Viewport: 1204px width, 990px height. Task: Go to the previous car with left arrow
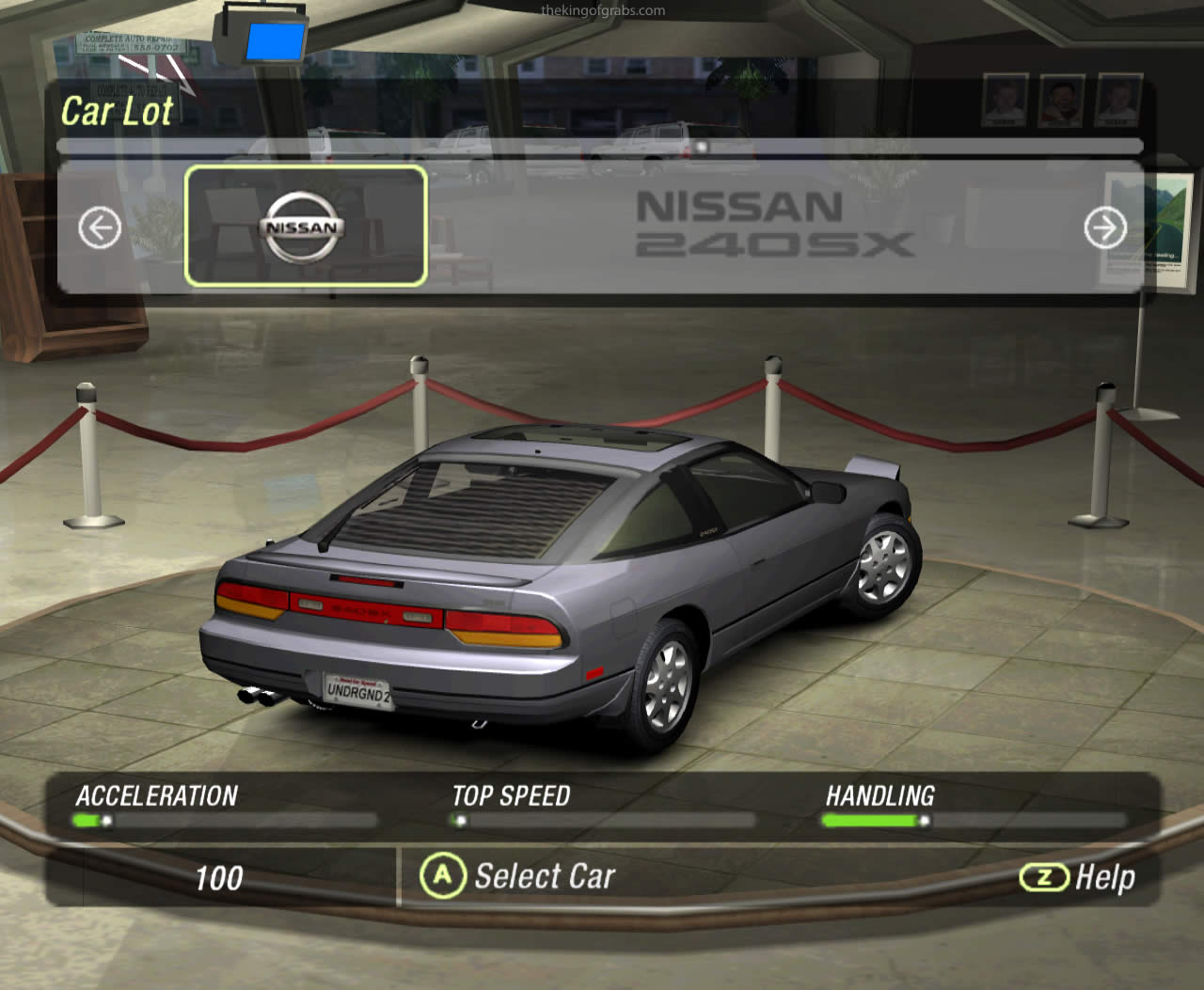coord(100,228)
